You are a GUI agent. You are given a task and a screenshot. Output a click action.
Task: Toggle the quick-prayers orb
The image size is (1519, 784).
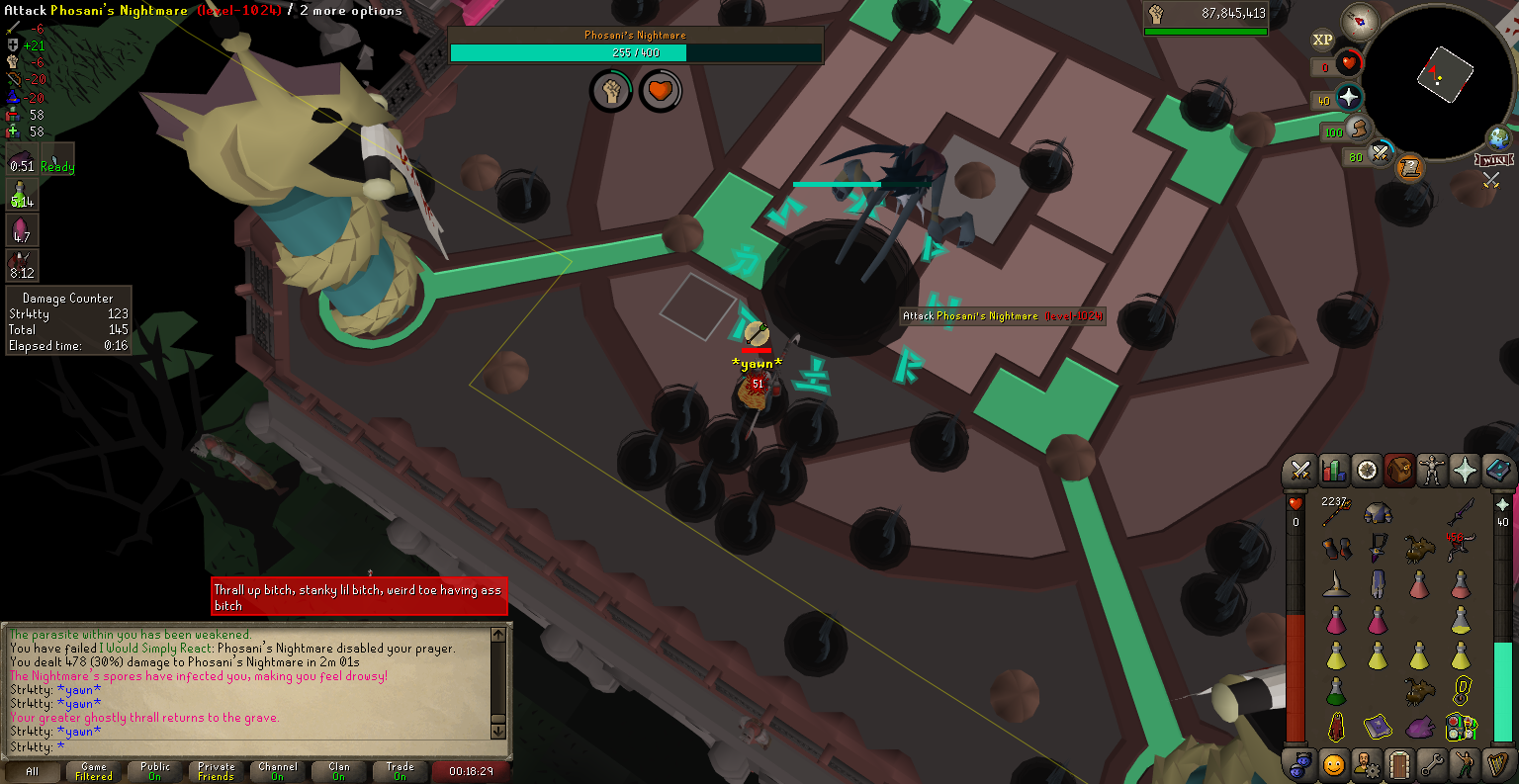point(1349,98)
